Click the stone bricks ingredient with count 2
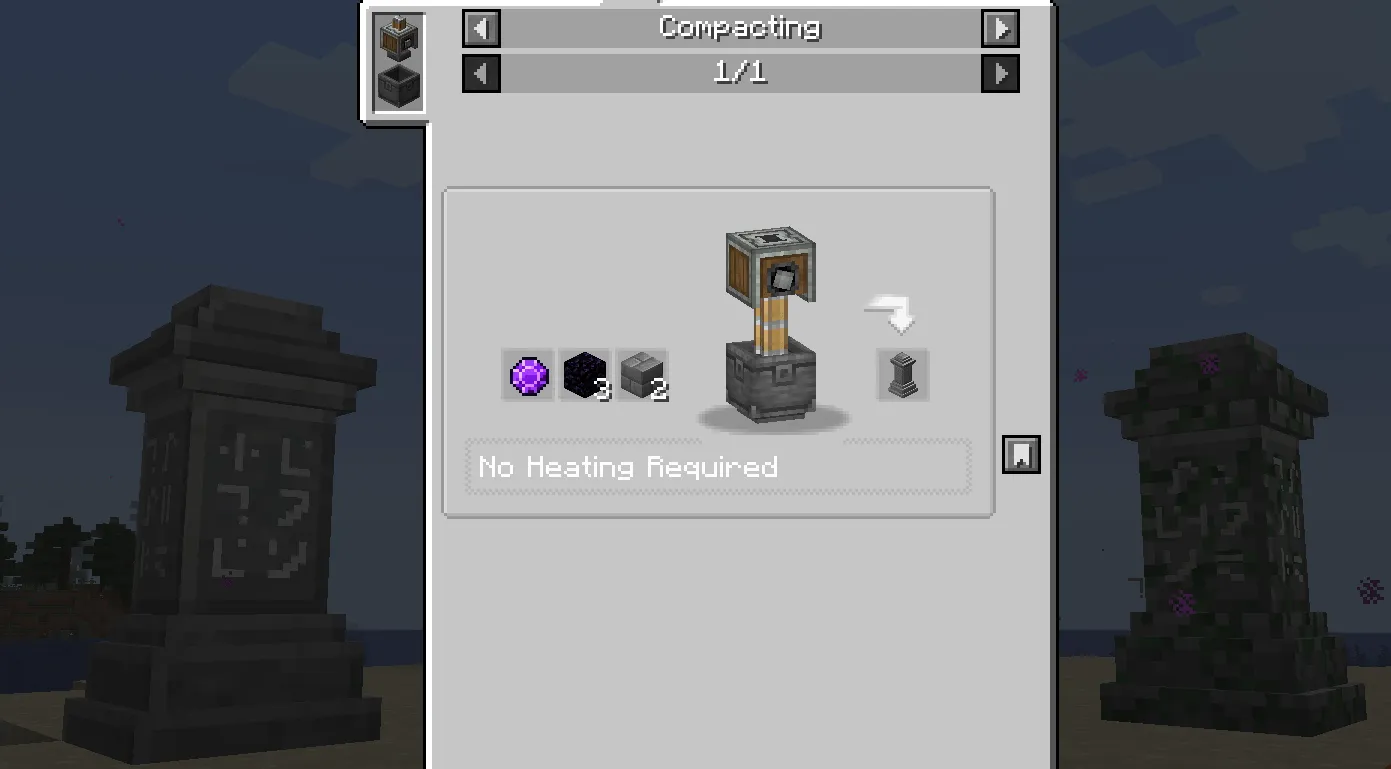Screen dimensions: 1391x769 pos(644,375)
